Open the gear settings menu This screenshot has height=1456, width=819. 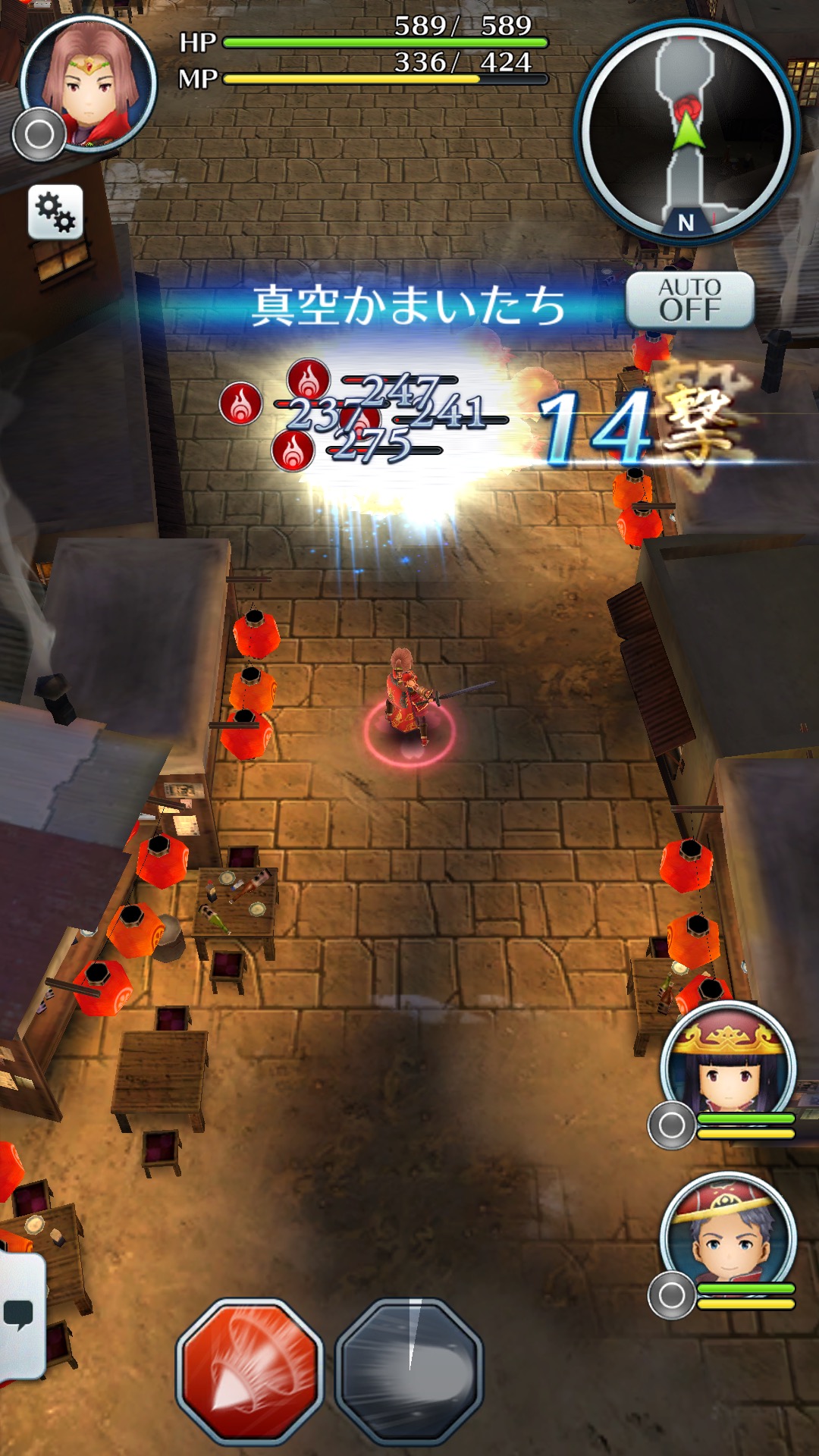[55, 212]
